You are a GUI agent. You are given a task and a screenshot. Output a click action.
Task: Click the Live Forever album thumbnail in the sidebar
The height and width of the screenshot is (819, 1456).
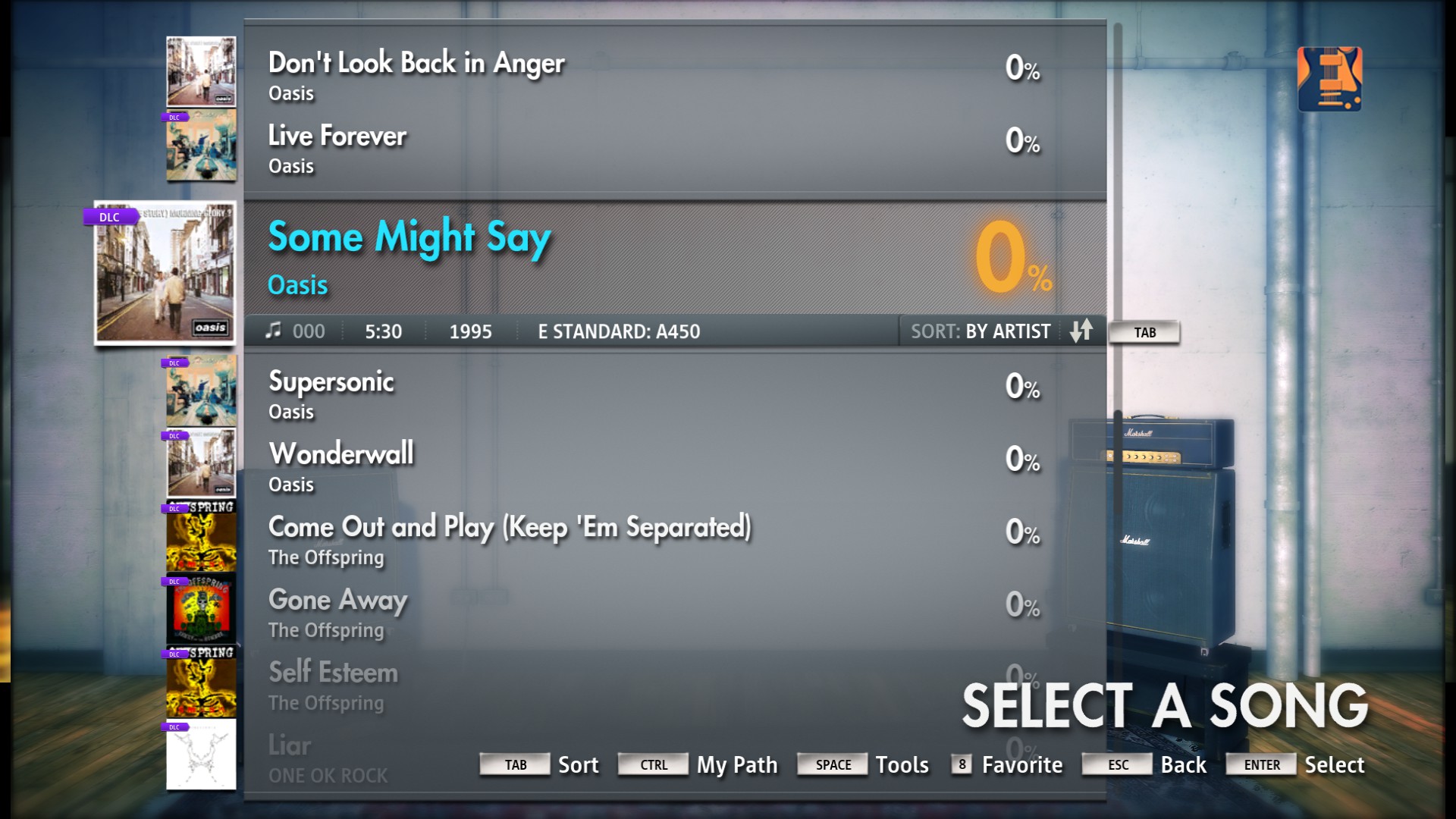tap(199, 145)
